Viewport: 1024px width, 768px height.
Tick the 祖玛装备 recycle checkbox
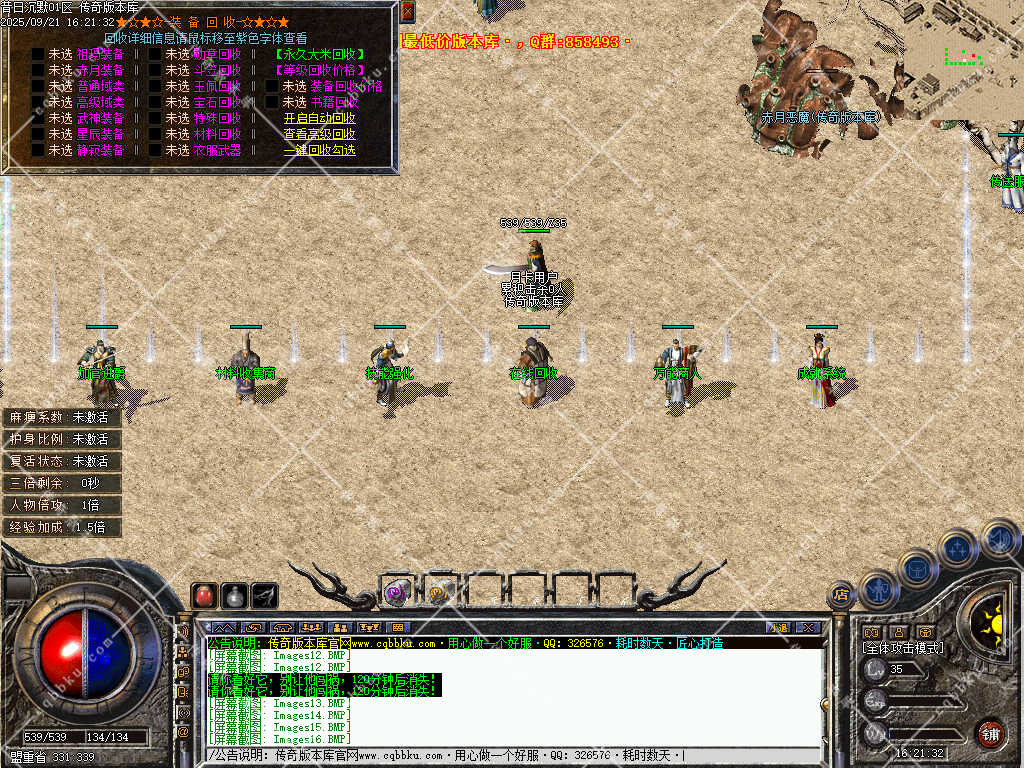click(x=37, y=54)
